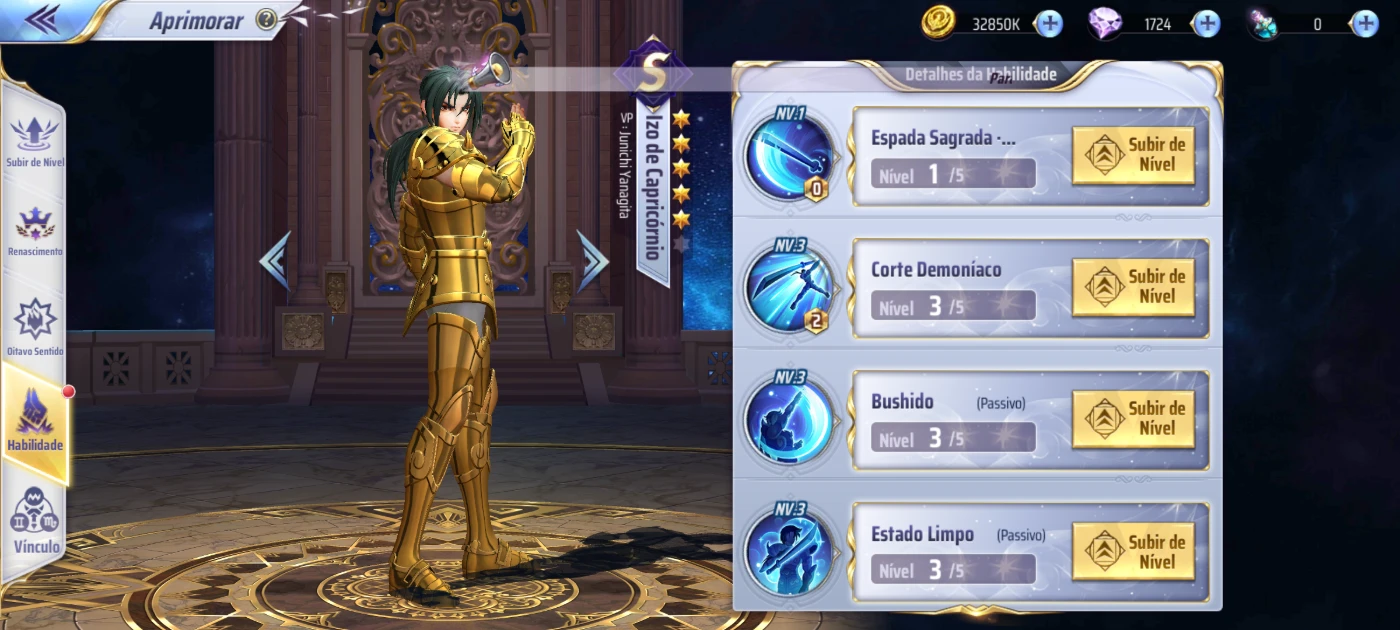Show next character with right arrow

click(592, 261)
